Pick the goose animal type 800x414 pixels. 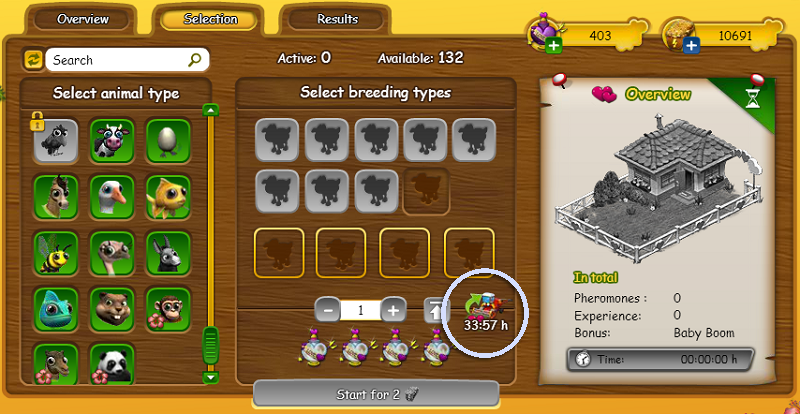point(112,196)
